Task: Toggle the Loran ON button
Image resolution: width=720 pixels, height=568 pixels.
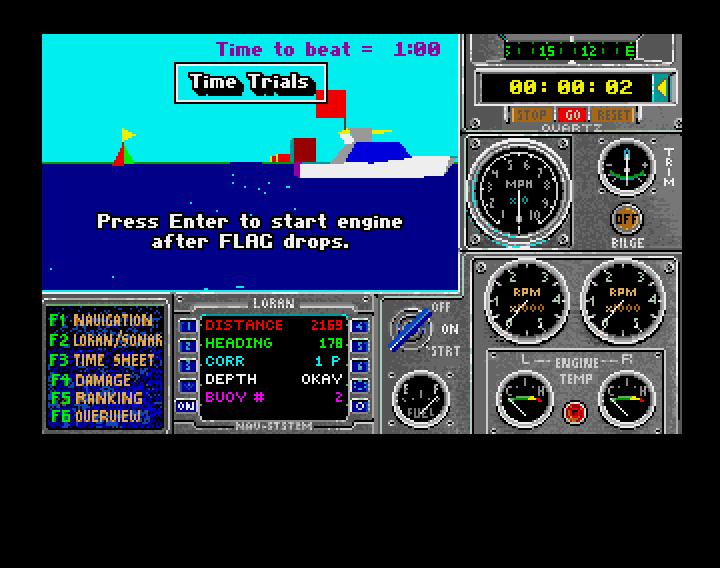Action: [x=186, y=406]
